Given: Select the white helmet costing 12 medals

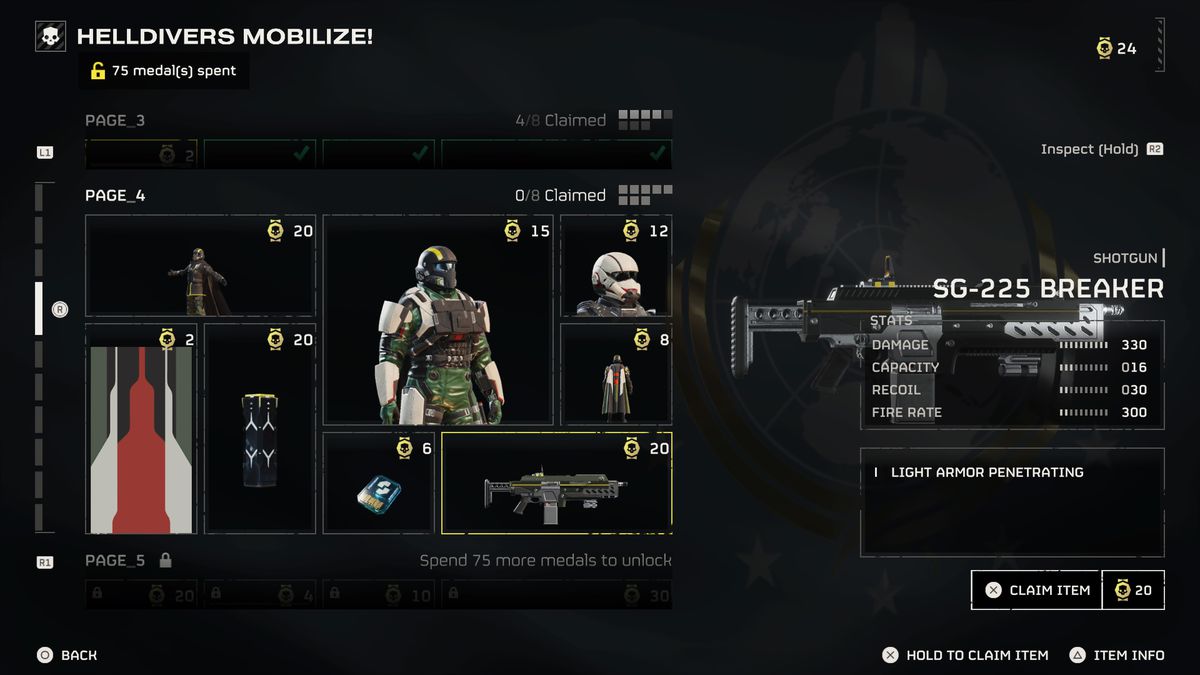Looking at the screenshot, I should (x=616, y=266).
